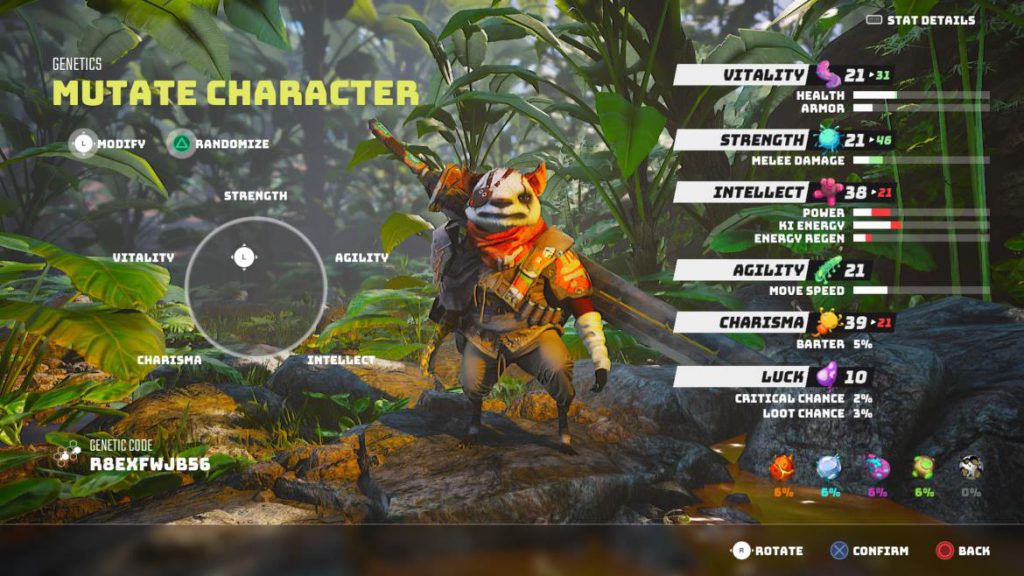This screenshot has width=1024, height=576.
Task: Click the pink spotted biohazard resistance icon
Action: click(x=877, y=467)
